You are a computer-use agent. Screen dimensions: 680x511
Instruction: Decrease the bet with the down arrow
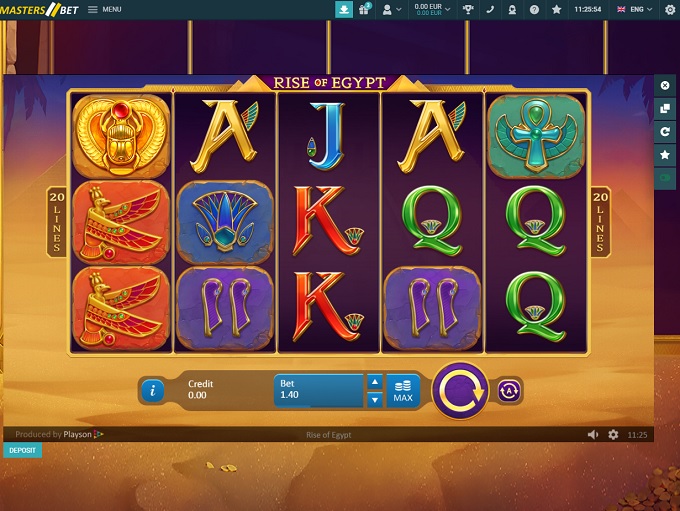tap(375, 400)
